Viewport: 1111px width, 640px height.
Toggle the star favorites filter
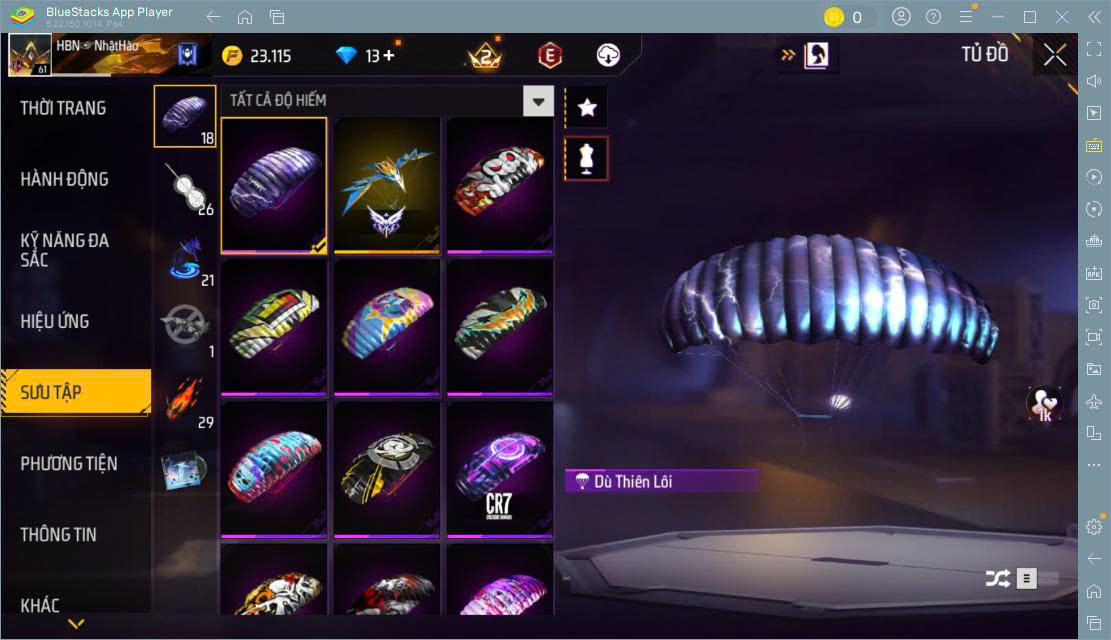tap(587, 107)
